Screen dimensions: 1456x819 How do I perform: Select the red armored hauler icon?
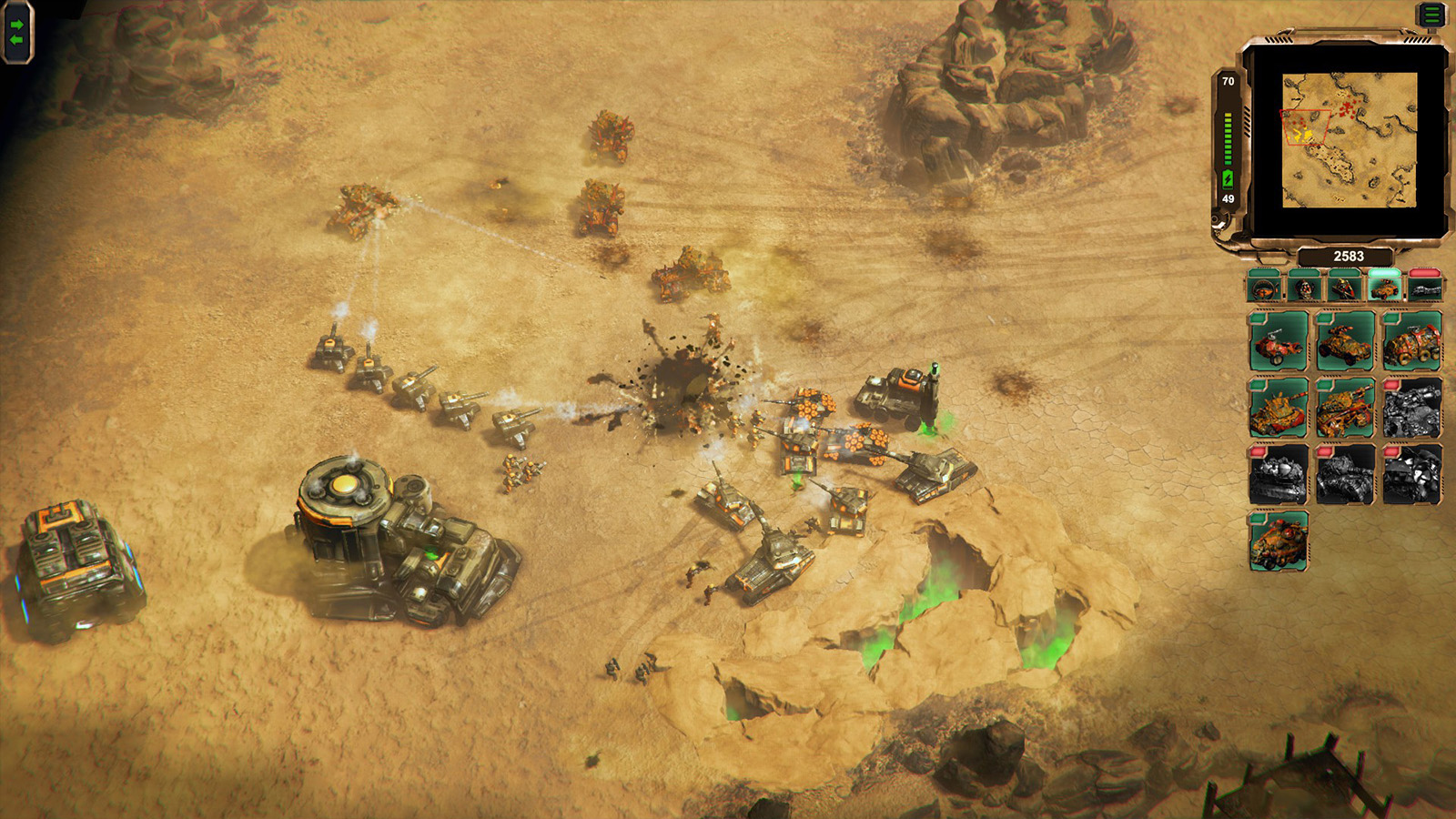coord(1414,344)
